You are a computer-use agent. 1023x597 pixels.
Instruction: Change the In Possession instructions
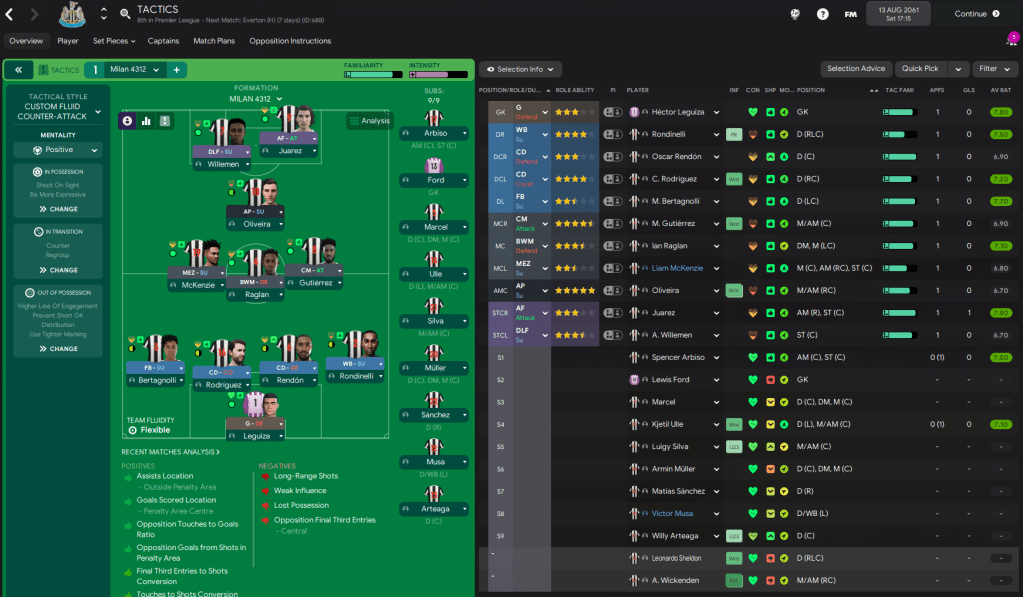click(x=58, y=209)
